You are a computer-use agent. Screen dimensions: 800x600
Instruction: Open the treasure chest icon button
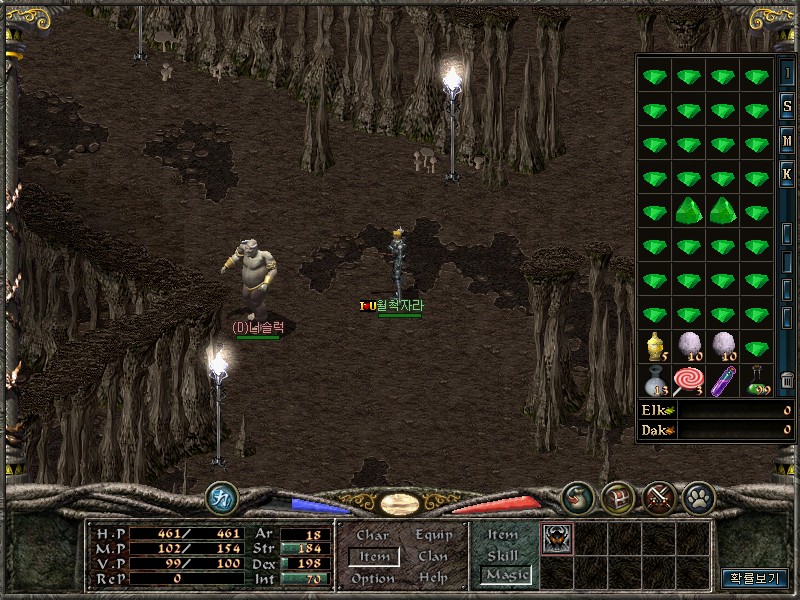click(617, 497)
